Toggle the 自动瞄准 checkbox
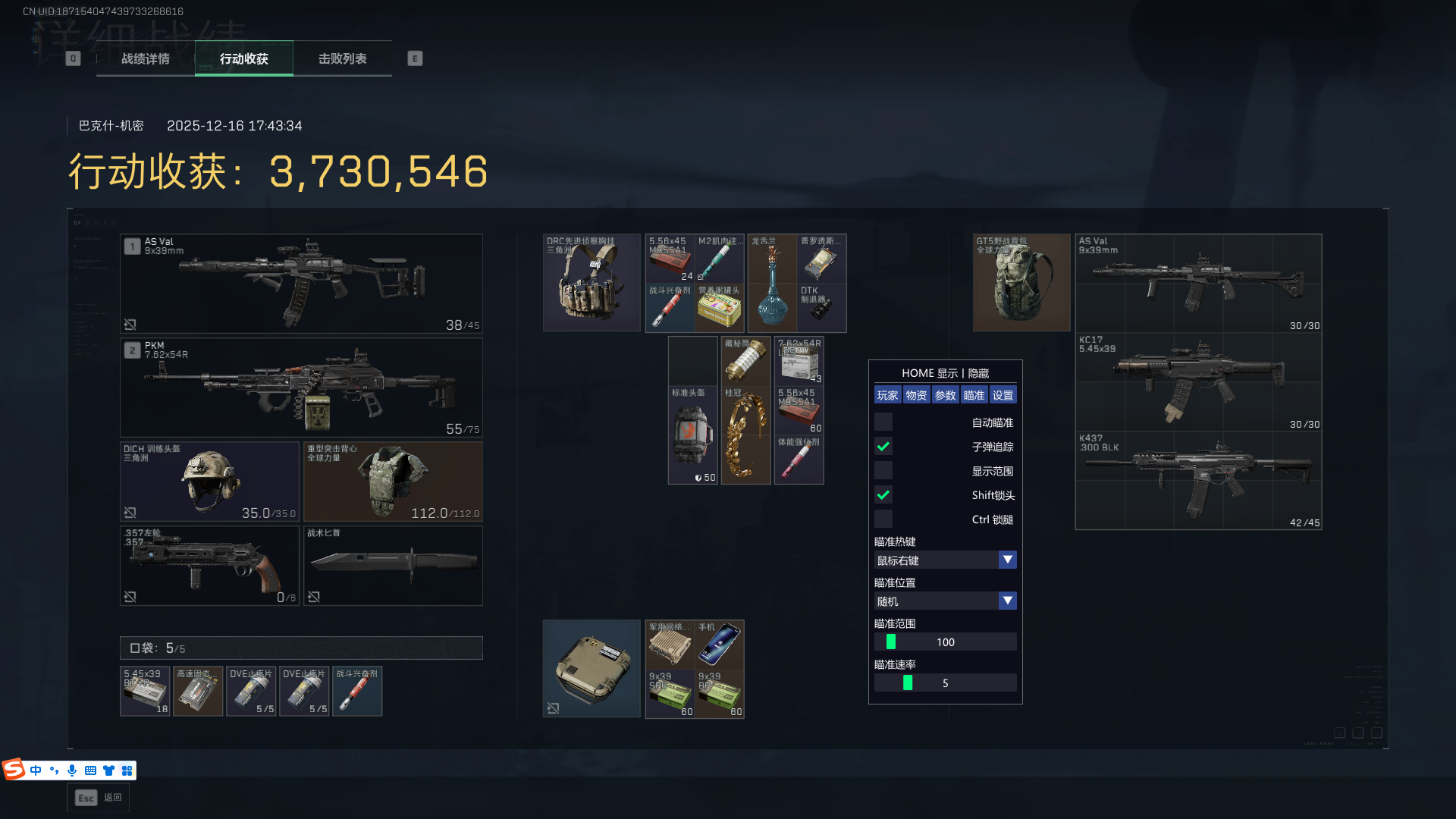The image size is (1456, 819). (x=883, y=422)
